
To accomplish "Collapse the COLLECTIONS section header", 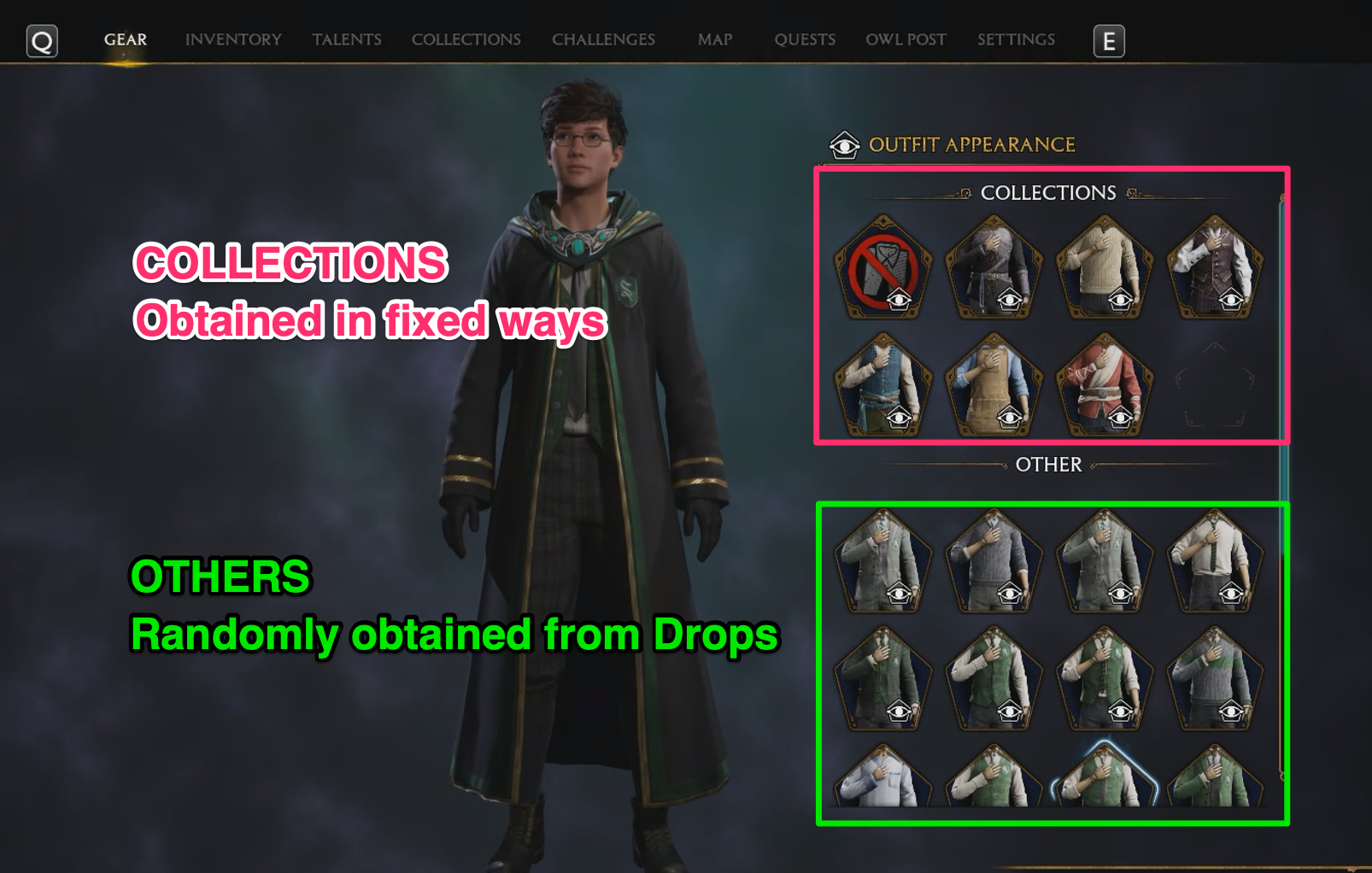I will pos(1048,190).
